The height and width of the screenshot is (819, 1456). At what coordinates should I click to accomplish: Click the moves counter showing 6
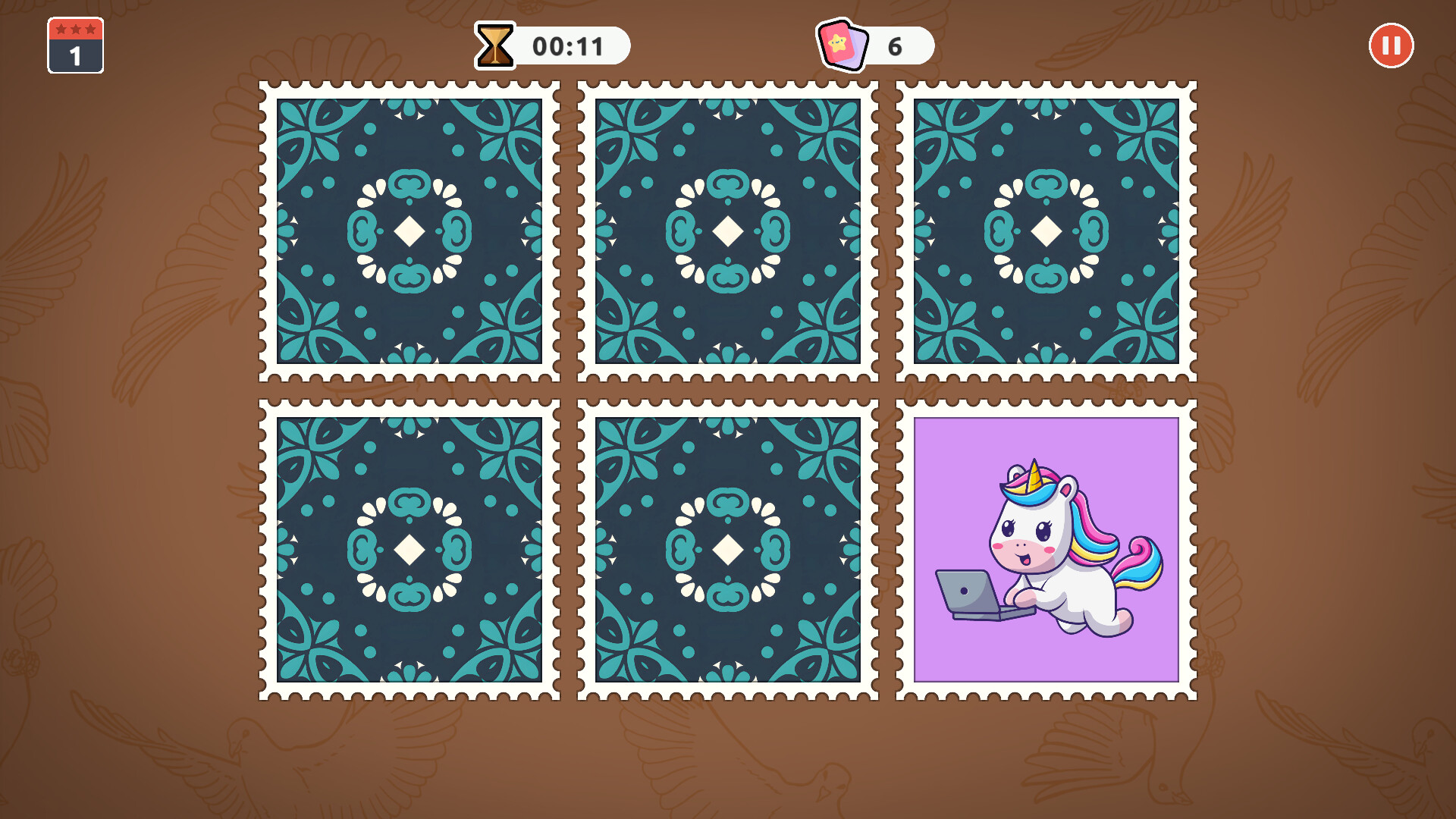895,45
